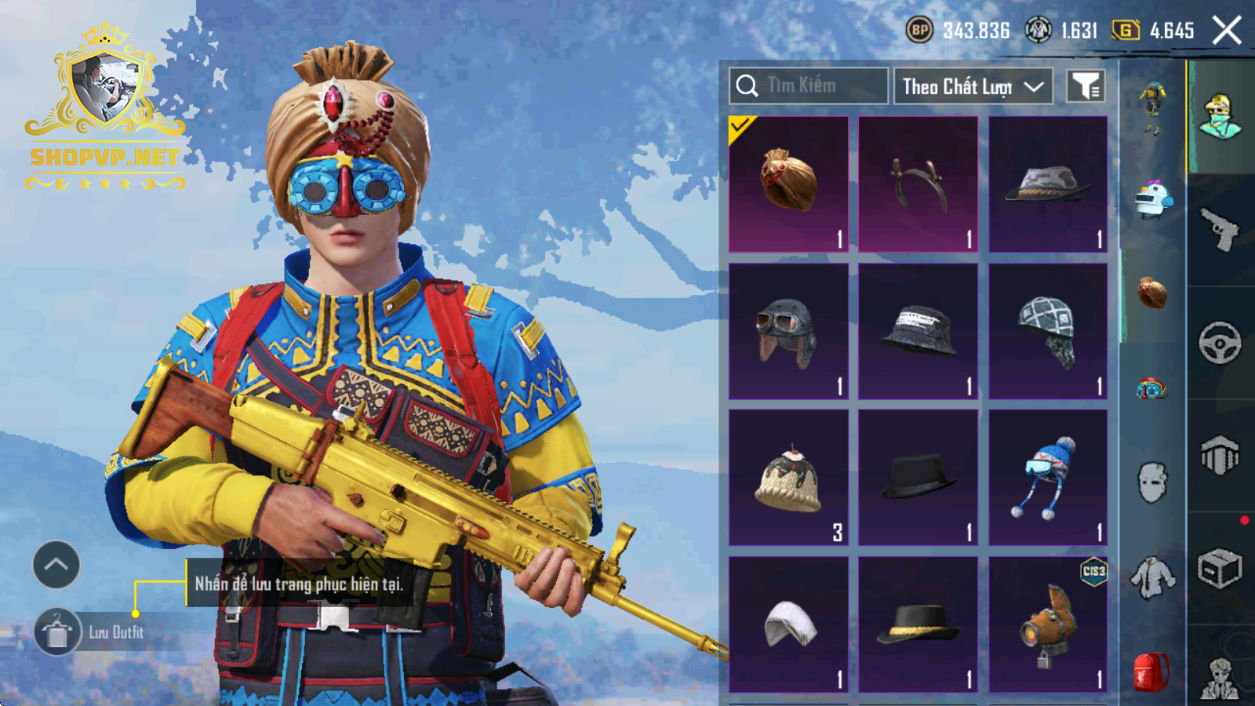This screenshot has height=706, width=1255.
Task: Select the brown turban headwear item
Action: (788, 184)
